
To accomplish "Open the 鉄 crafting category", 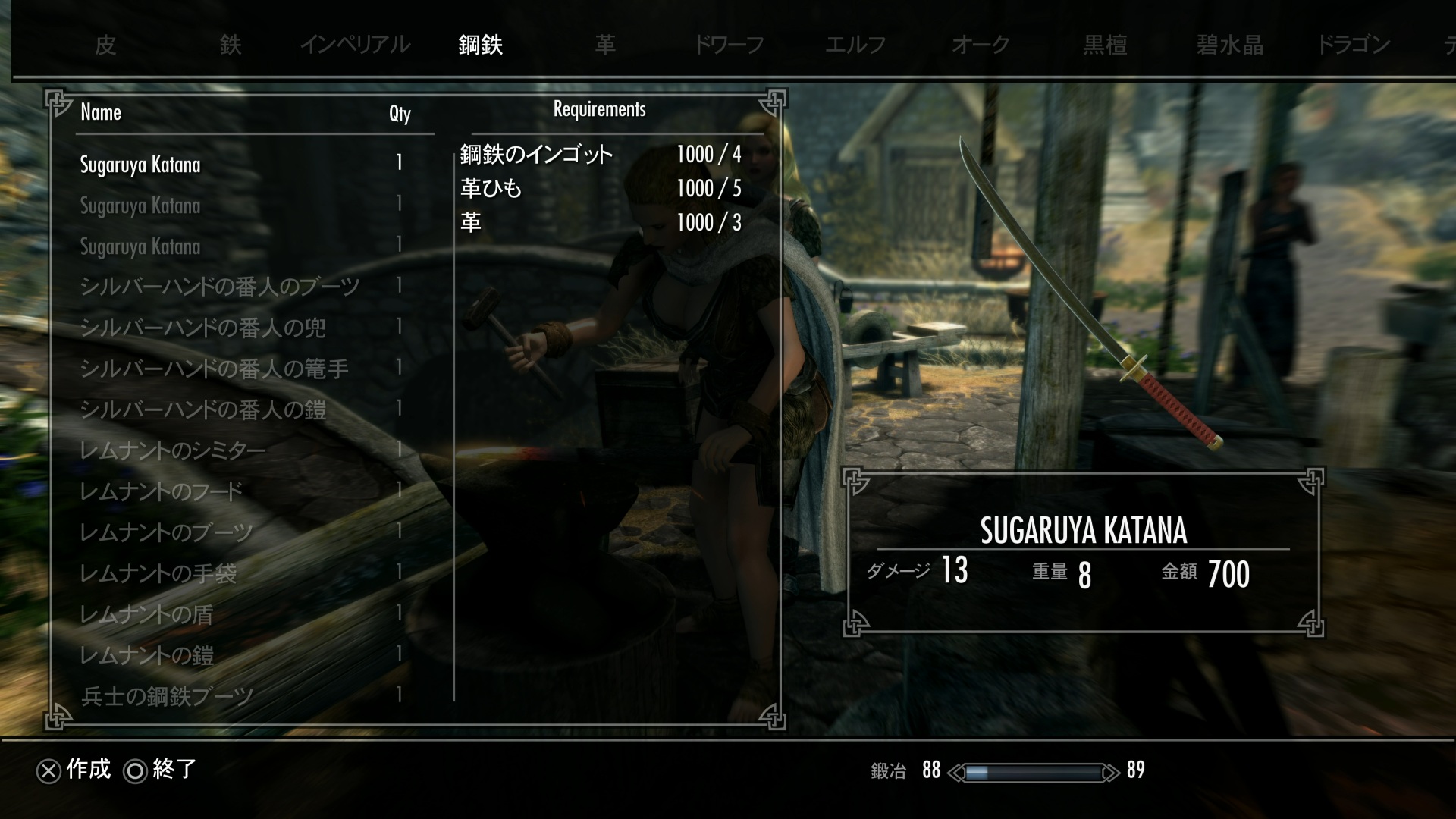I will click(231, 45).
